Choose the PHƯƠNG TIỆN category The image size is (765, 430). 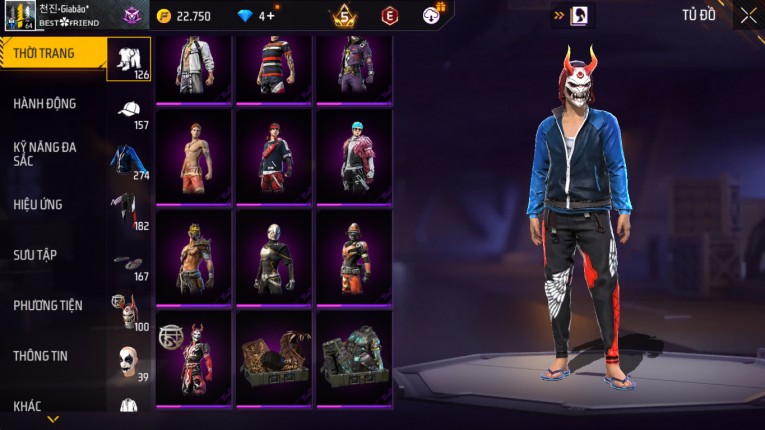pos(49,305)
